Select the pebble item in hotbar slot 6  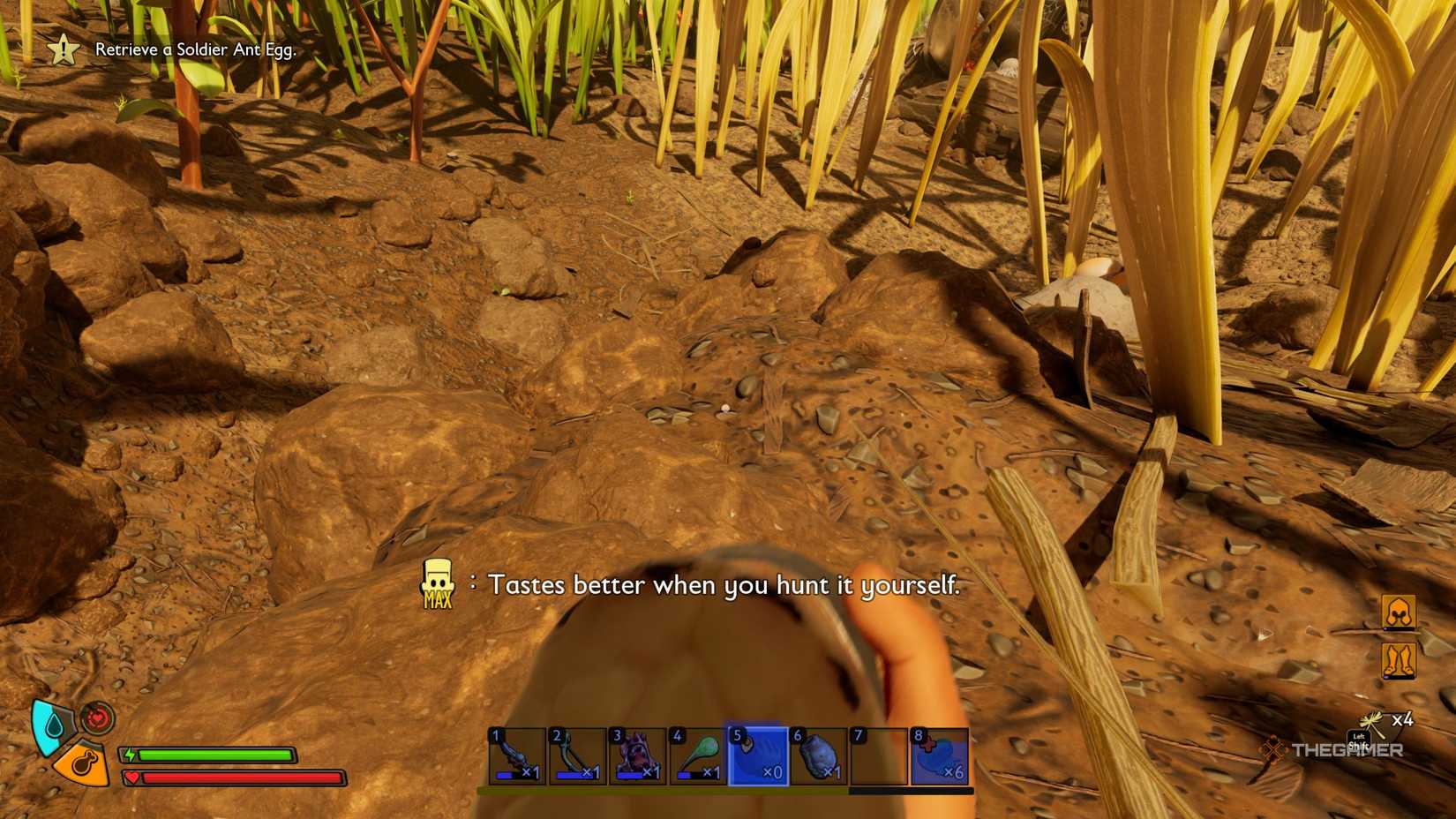coord(818,756)
